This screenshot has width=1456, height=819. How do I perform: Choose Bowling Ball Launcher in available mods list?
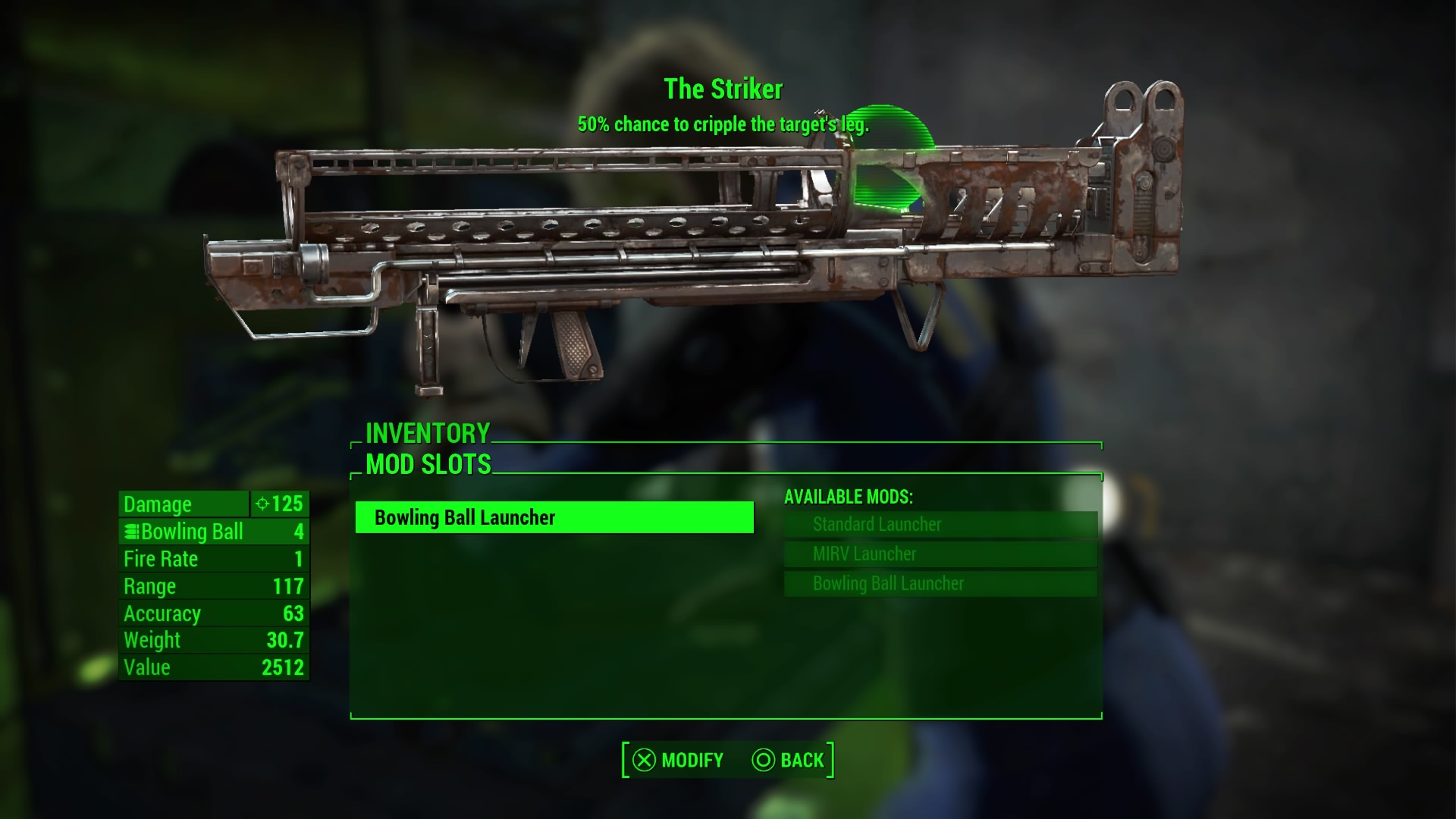pyautogui.click(x=940, y=584)
